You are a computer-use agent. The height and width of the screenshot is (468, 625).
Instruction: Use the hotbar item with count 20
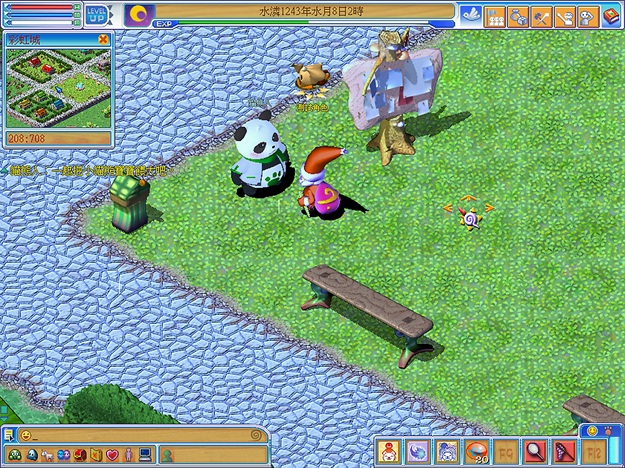point(478,450)
